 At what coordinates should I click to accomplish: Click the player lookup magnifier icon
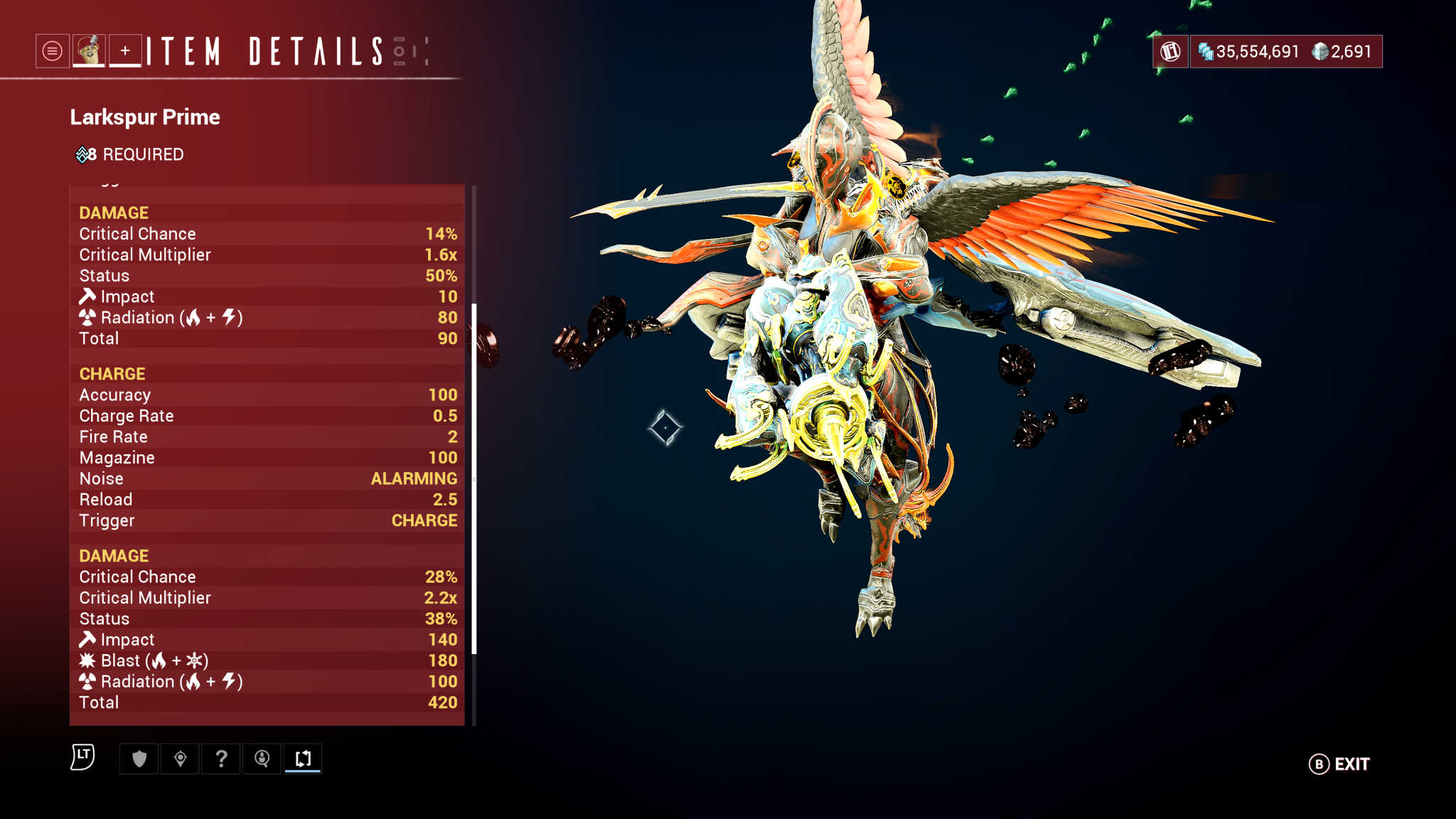262,759
